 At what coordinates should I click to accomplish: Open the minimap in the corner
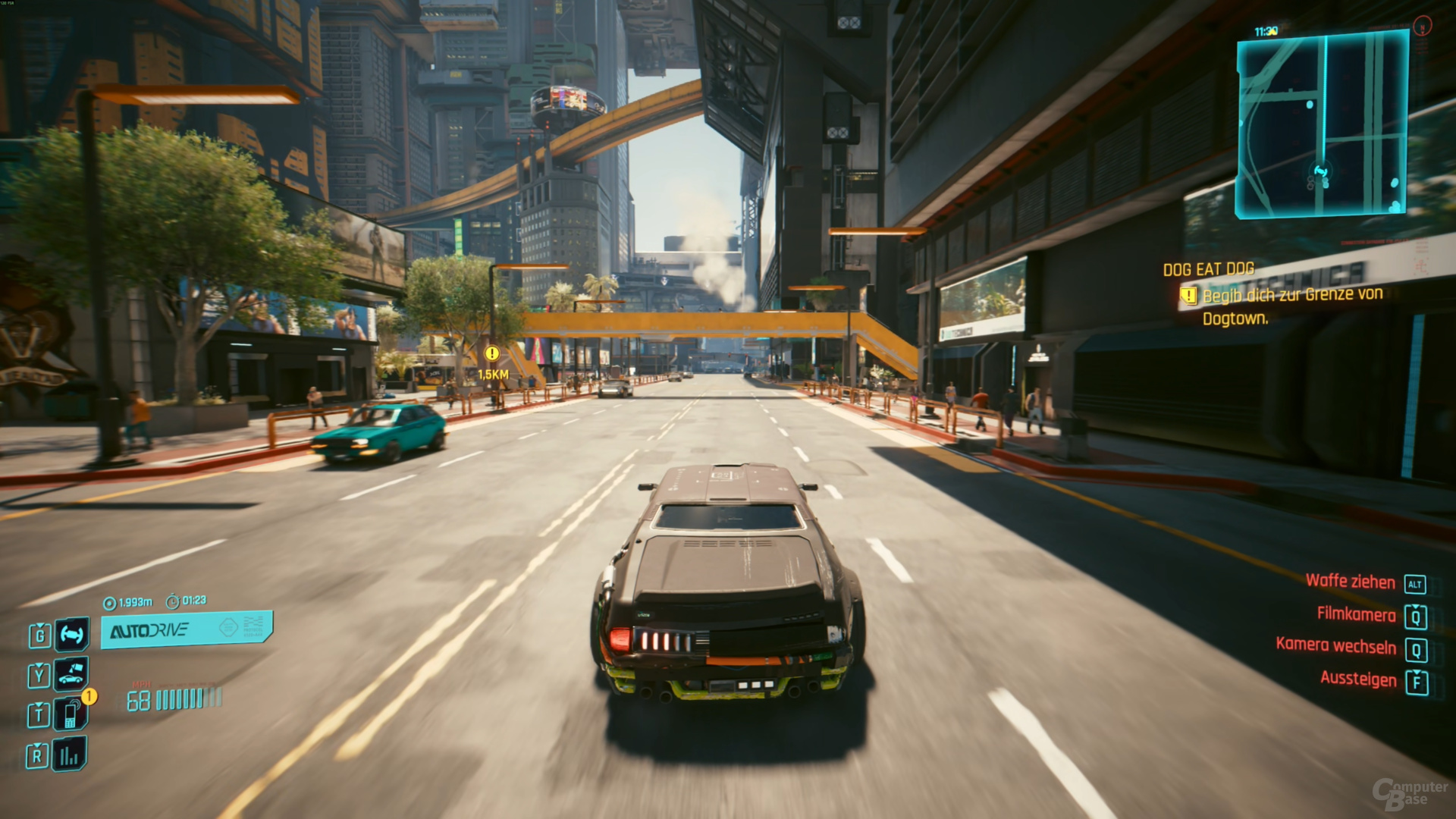click(x=1322, y=126)
